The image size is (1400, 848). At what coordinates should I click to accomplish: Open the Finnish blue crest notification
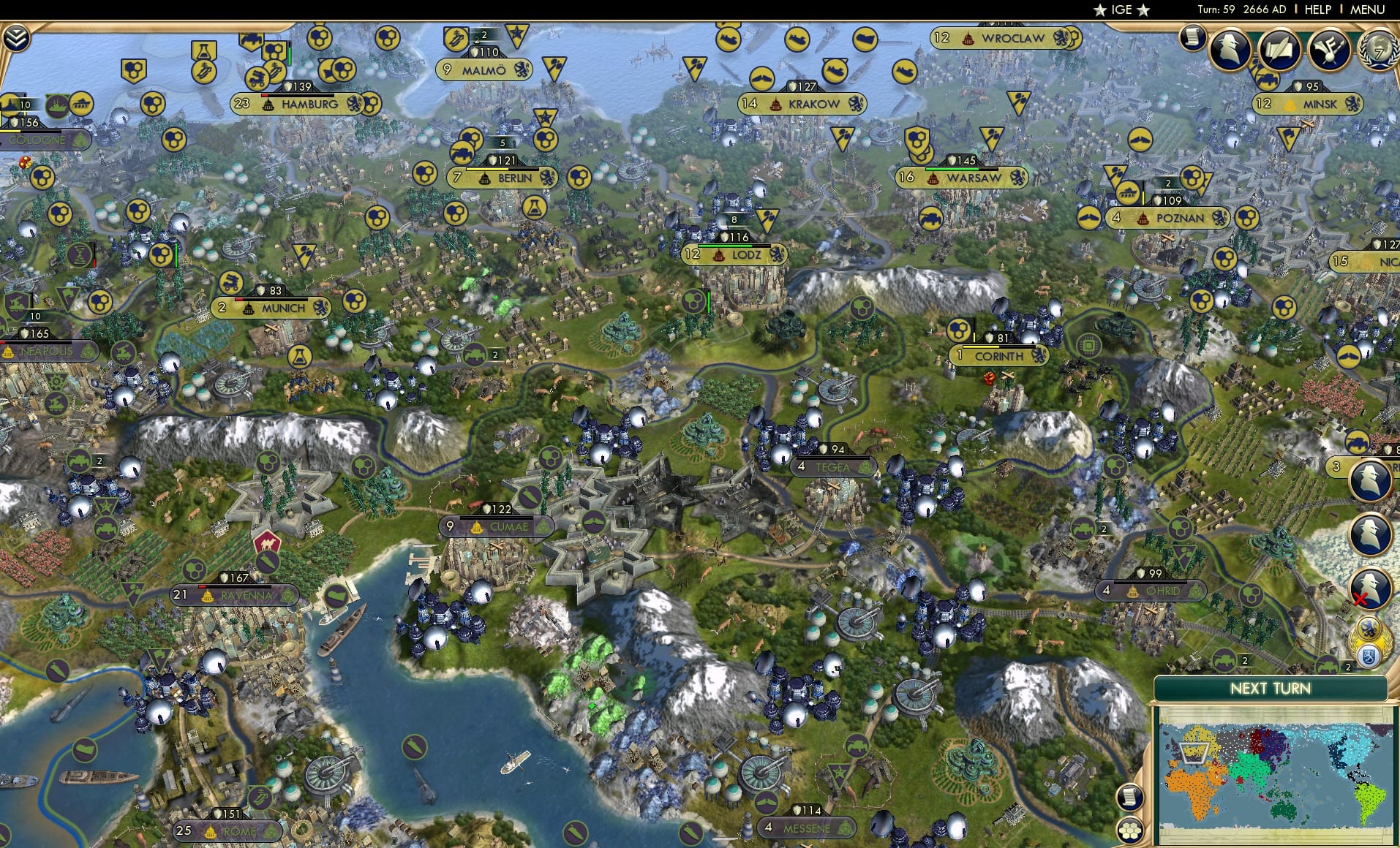click(x=1368, y=654)
